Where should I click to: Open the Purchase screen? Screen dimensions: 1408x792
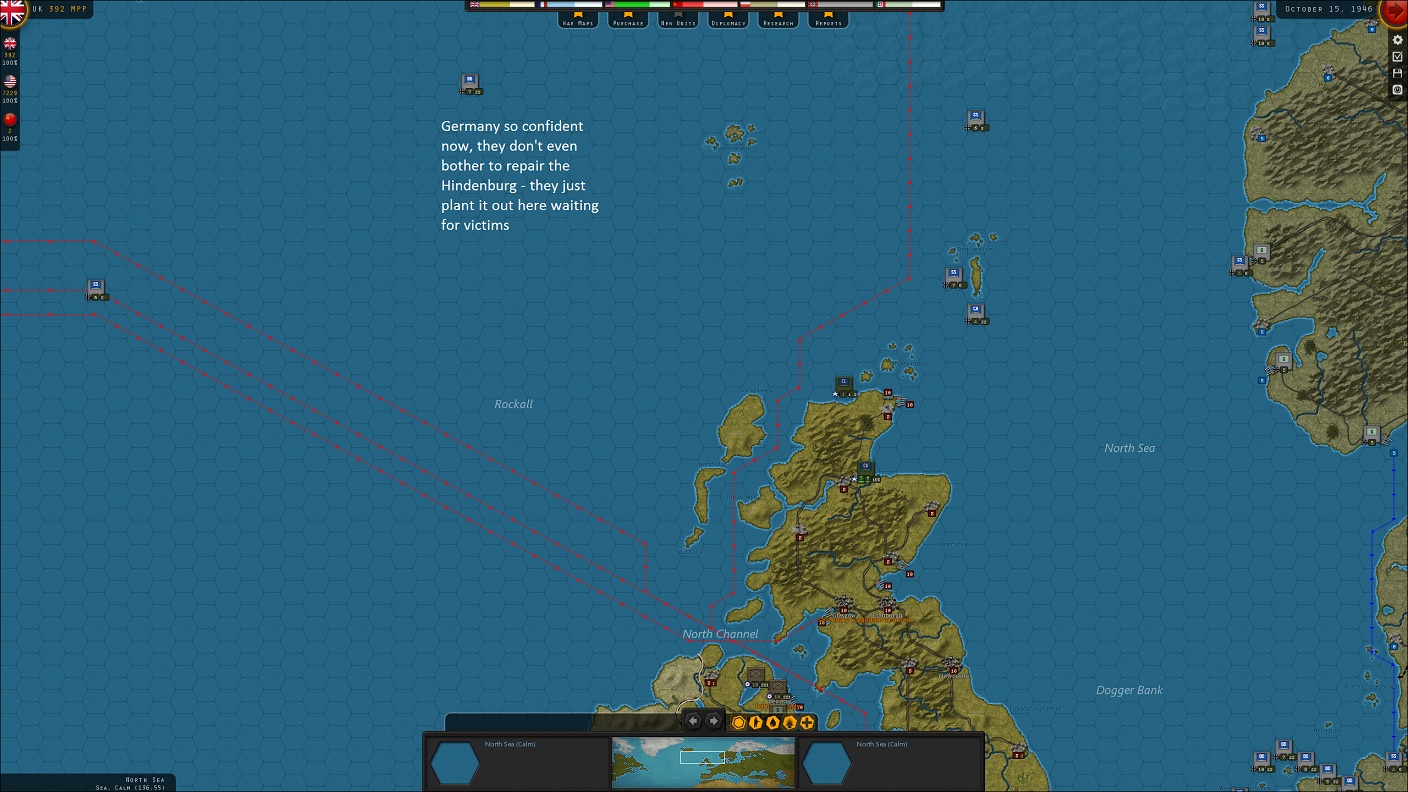[627, 20]
